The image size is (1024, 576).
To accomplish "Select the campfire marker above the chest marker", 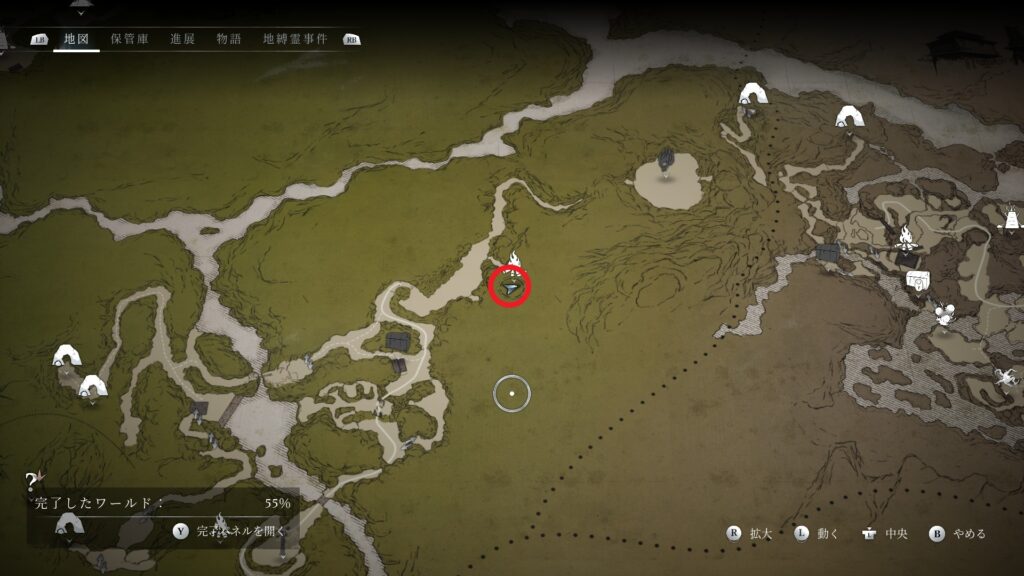I will (x=906, y=240).
